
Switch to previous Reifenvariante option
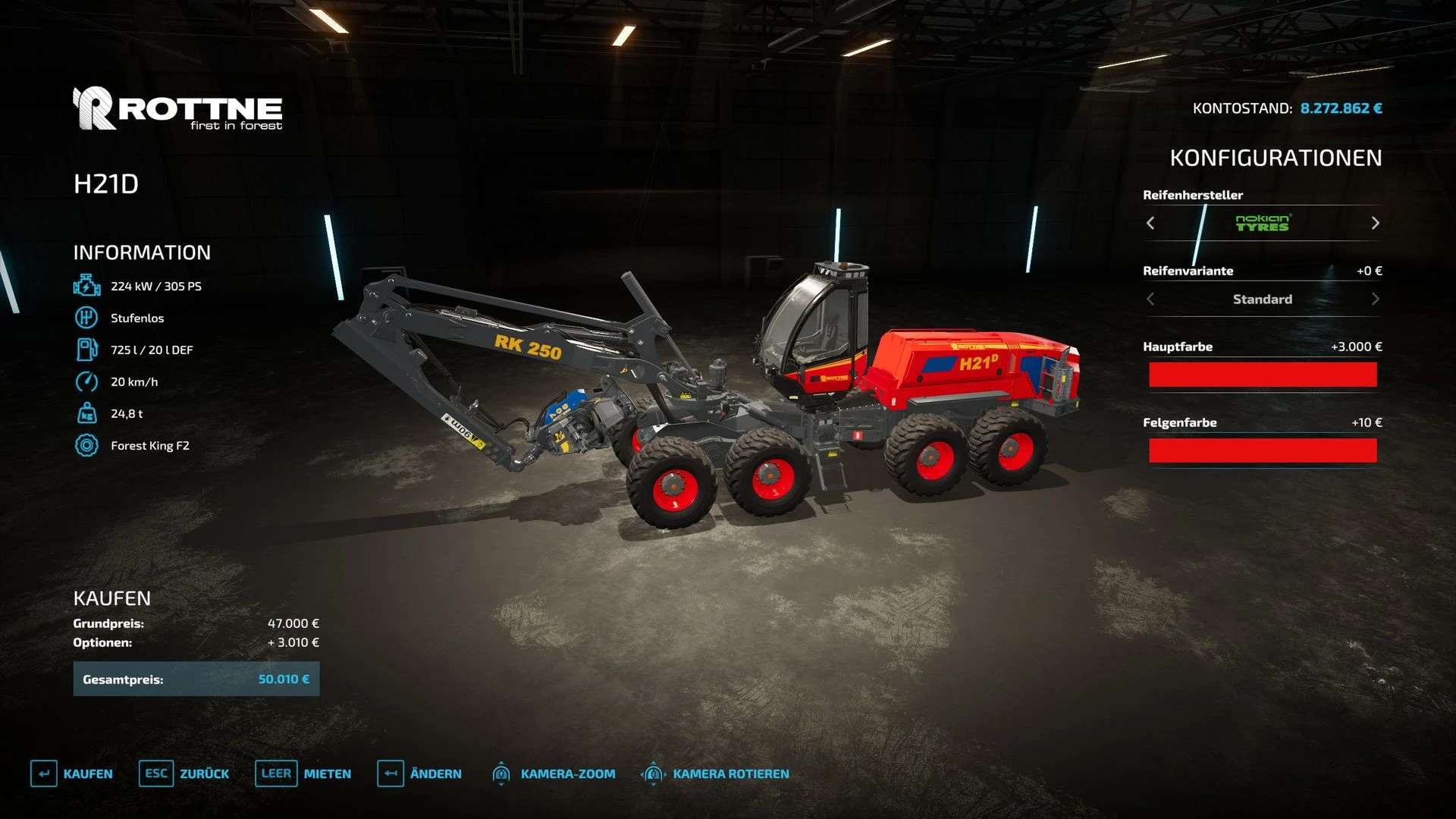[x=1150, y=299]
